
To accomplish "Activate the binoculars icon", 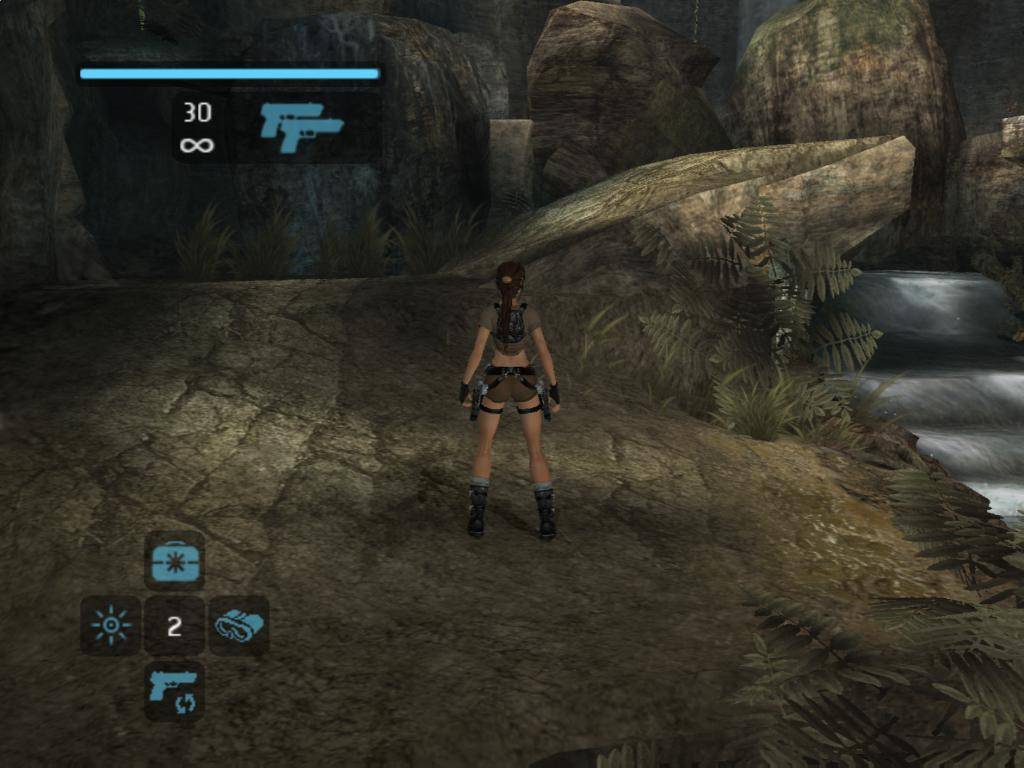I will pos(239,626).
